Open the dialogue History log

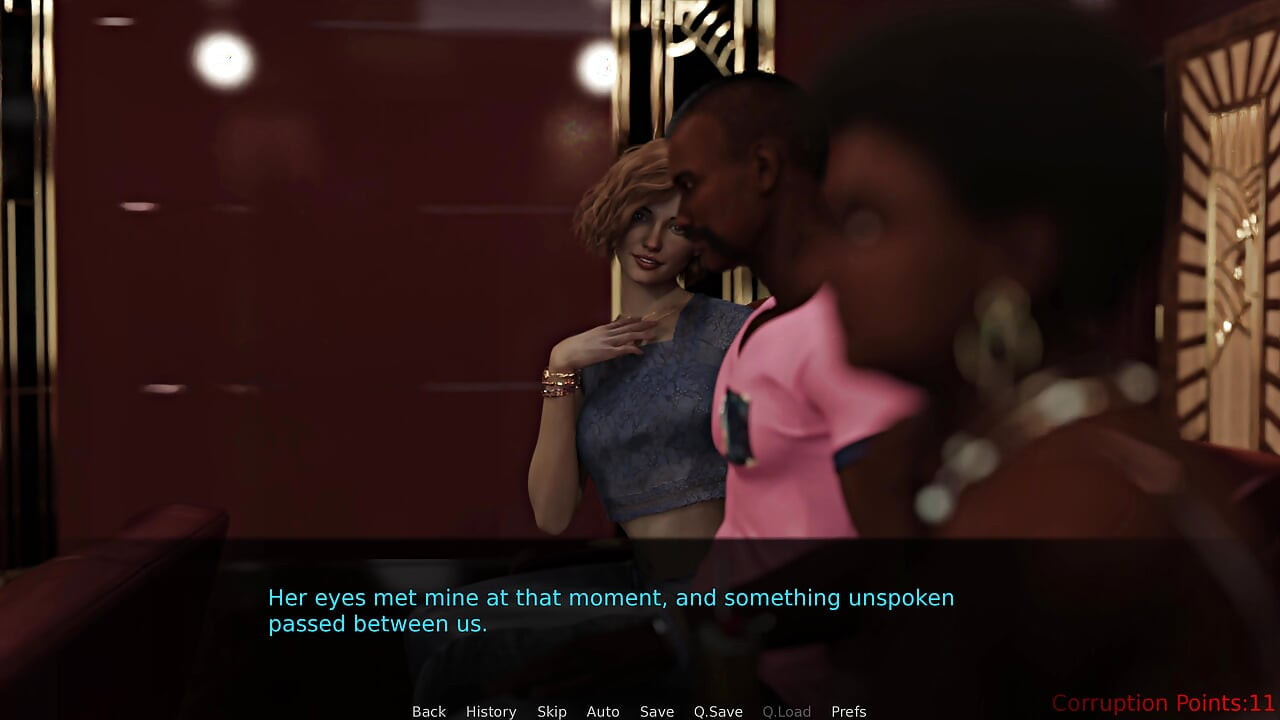tap(491, 711)
